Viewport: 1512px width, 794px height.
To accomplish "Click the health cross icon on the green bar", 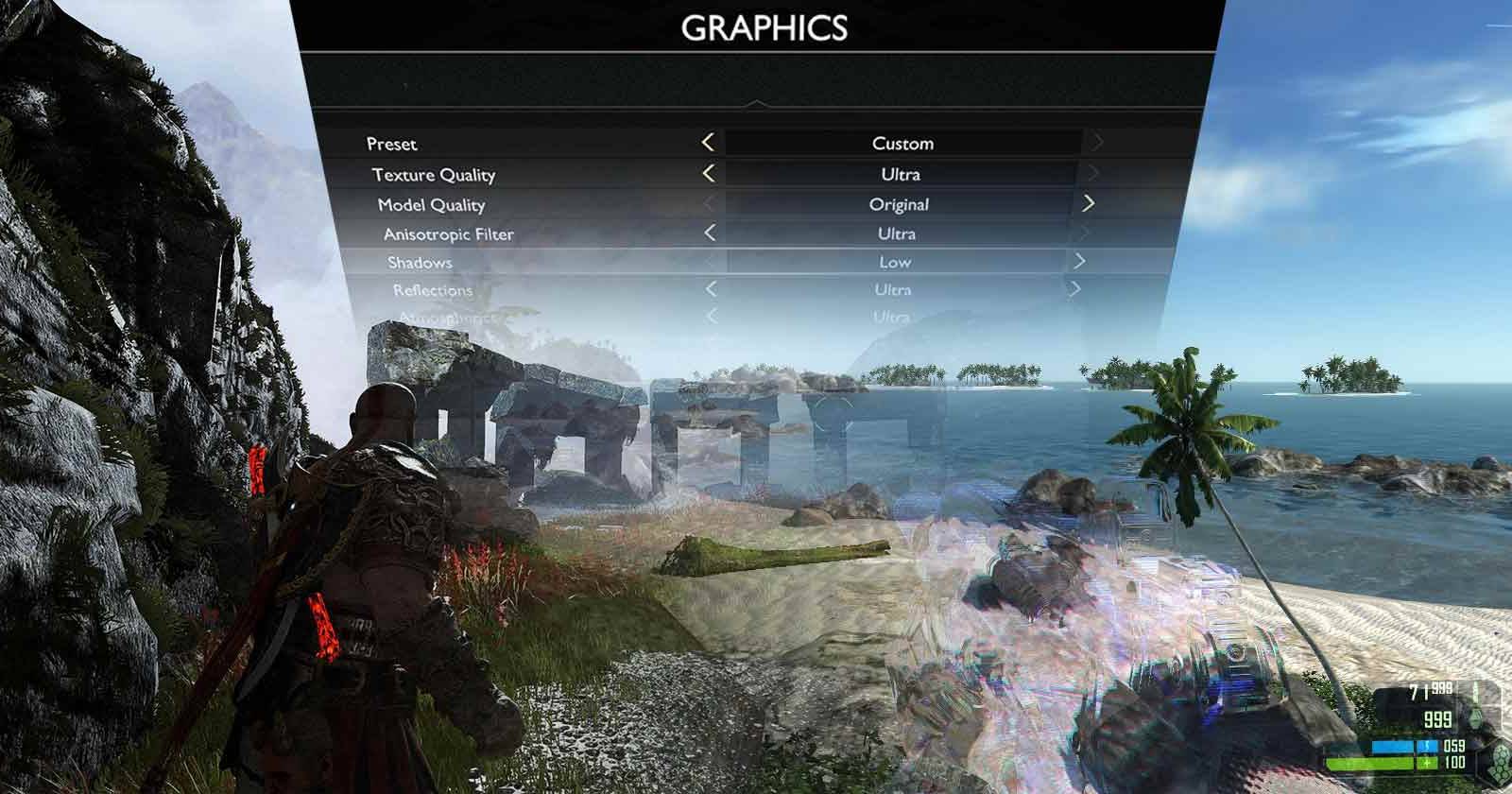I will click(x=1427, y=763).
